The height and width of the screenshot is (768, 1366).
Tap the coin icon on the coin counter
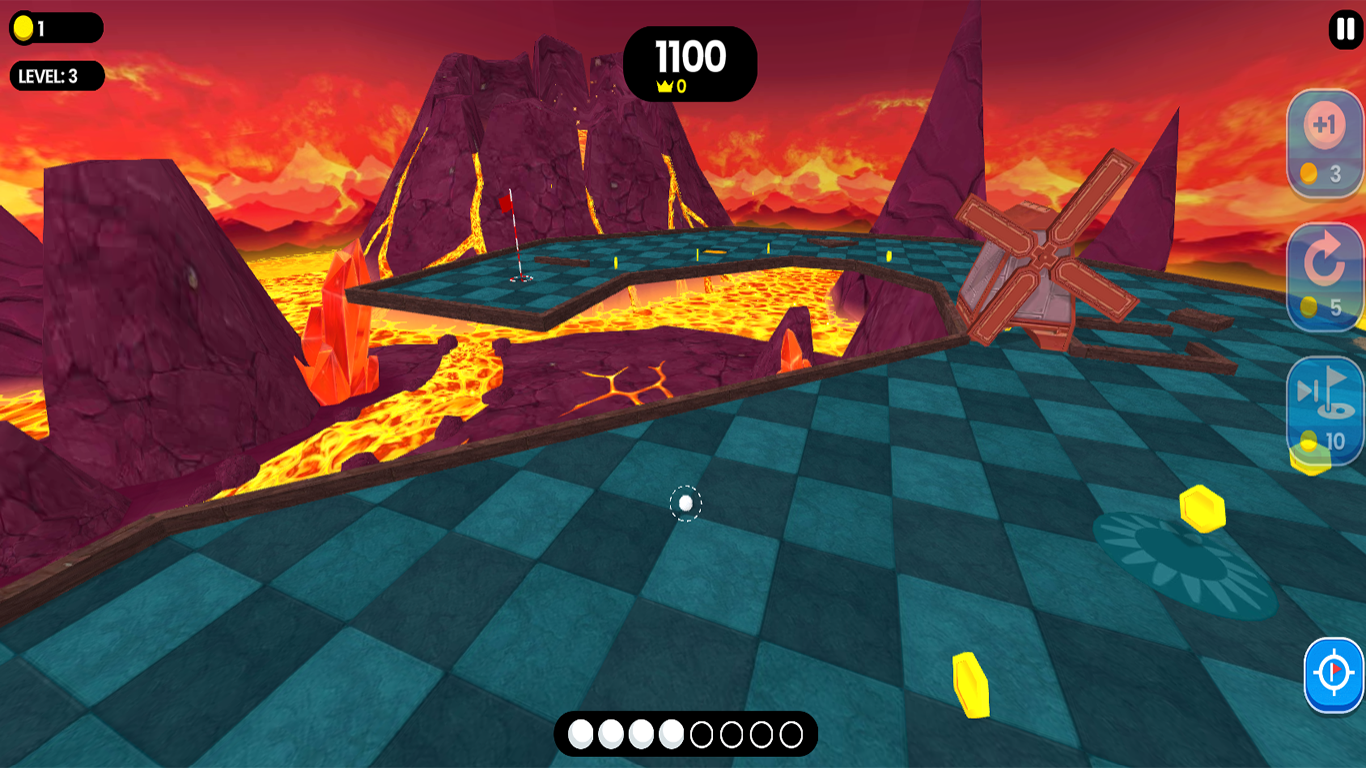24,27
